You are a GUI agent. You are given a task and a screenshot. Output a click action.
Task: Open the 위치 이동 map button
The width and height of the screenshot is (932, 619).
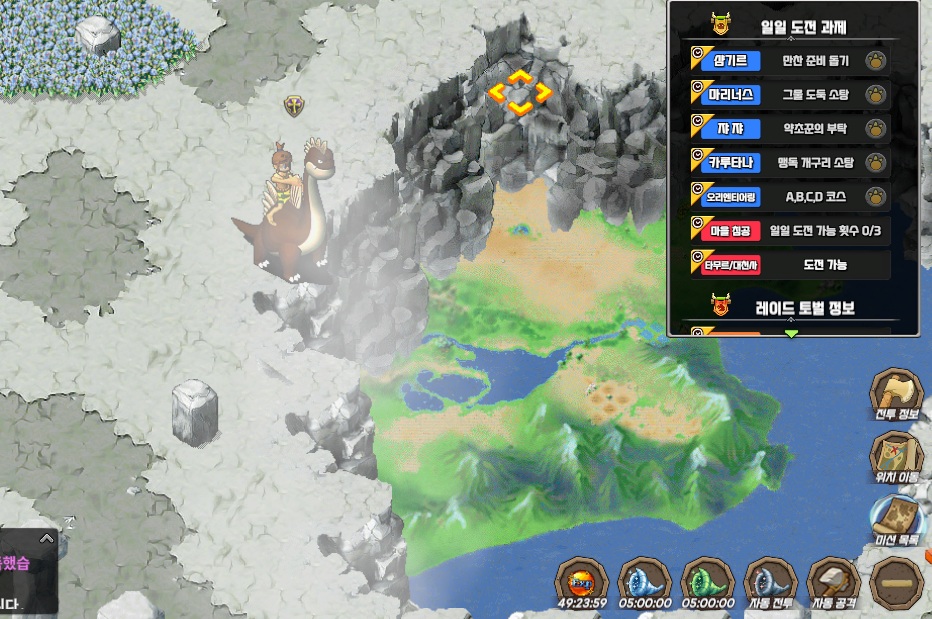895,458
